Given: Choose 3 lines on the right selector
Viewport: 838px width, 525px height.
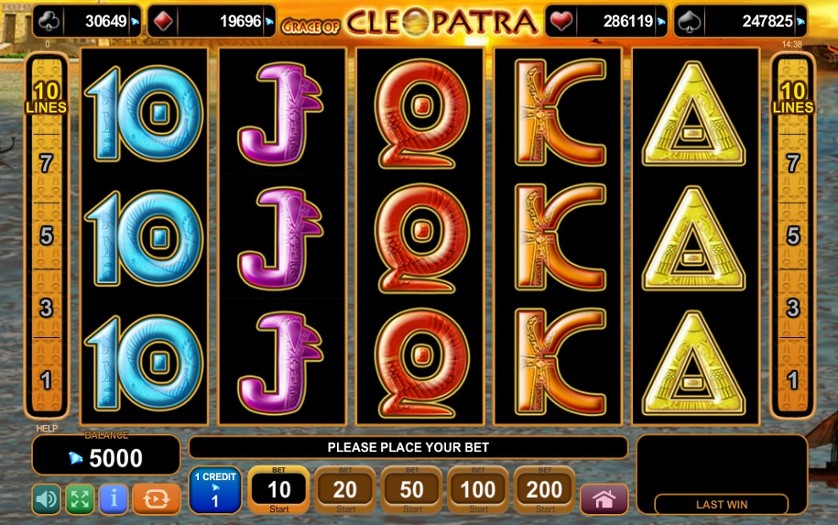Looking at the screenshot, I should (x=793, y=308).
